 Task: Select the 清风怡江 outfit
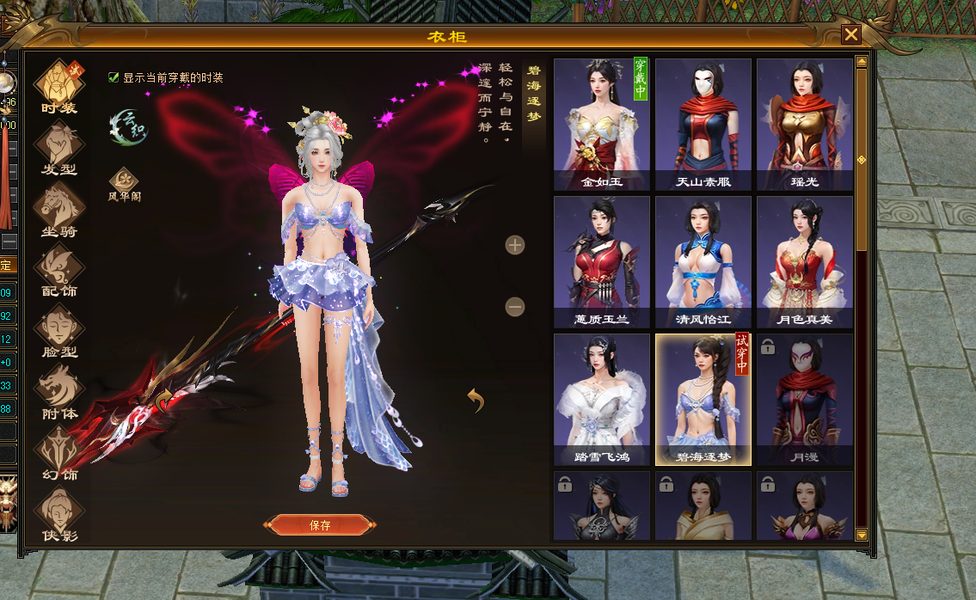point(702,261)
